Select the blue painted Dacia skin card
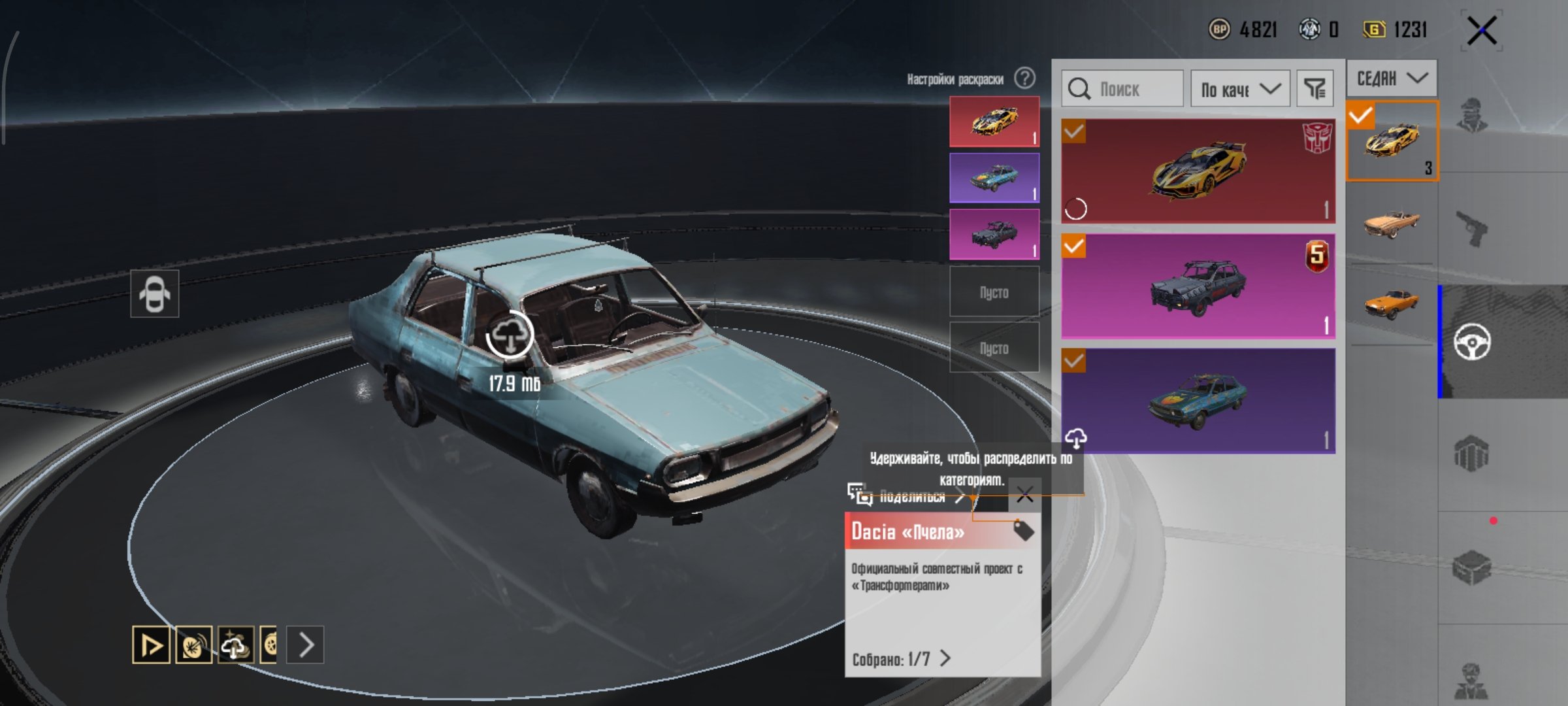Image resolution: width=1568 pixels, height=706 pixels. point(1198,400)
